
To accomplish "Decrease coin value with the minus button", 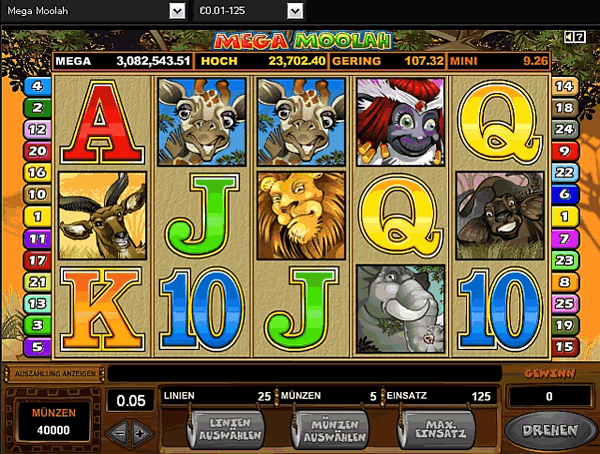I will [x=119, y=432].
